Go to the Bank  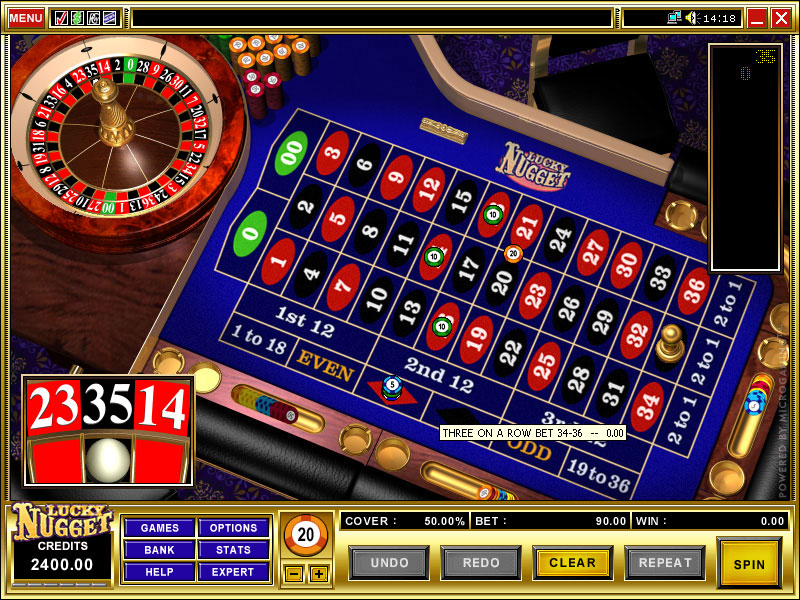point(159,550)
